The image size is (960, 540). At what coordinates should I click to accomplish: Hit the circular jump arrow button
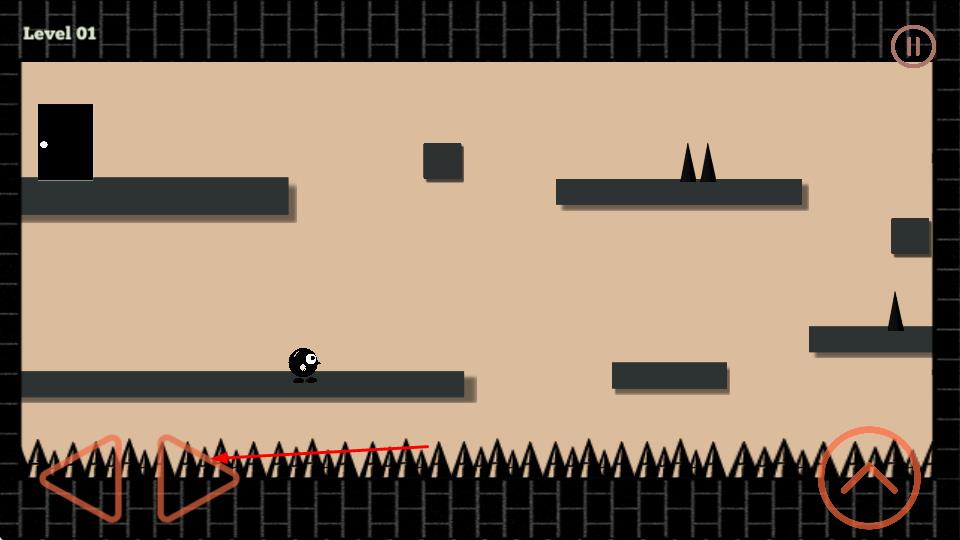click(x=868, y=478)
